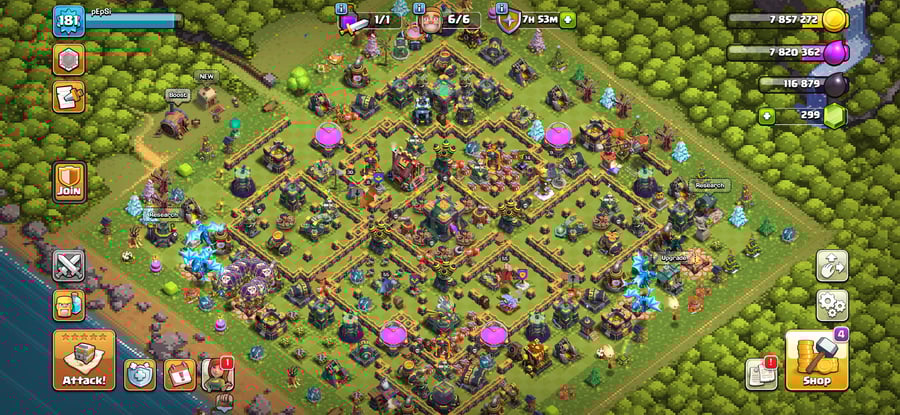This screenshot has height=415, width=900.
Task: Open the news scroll with red badge
Action: (x=761, y=374)
